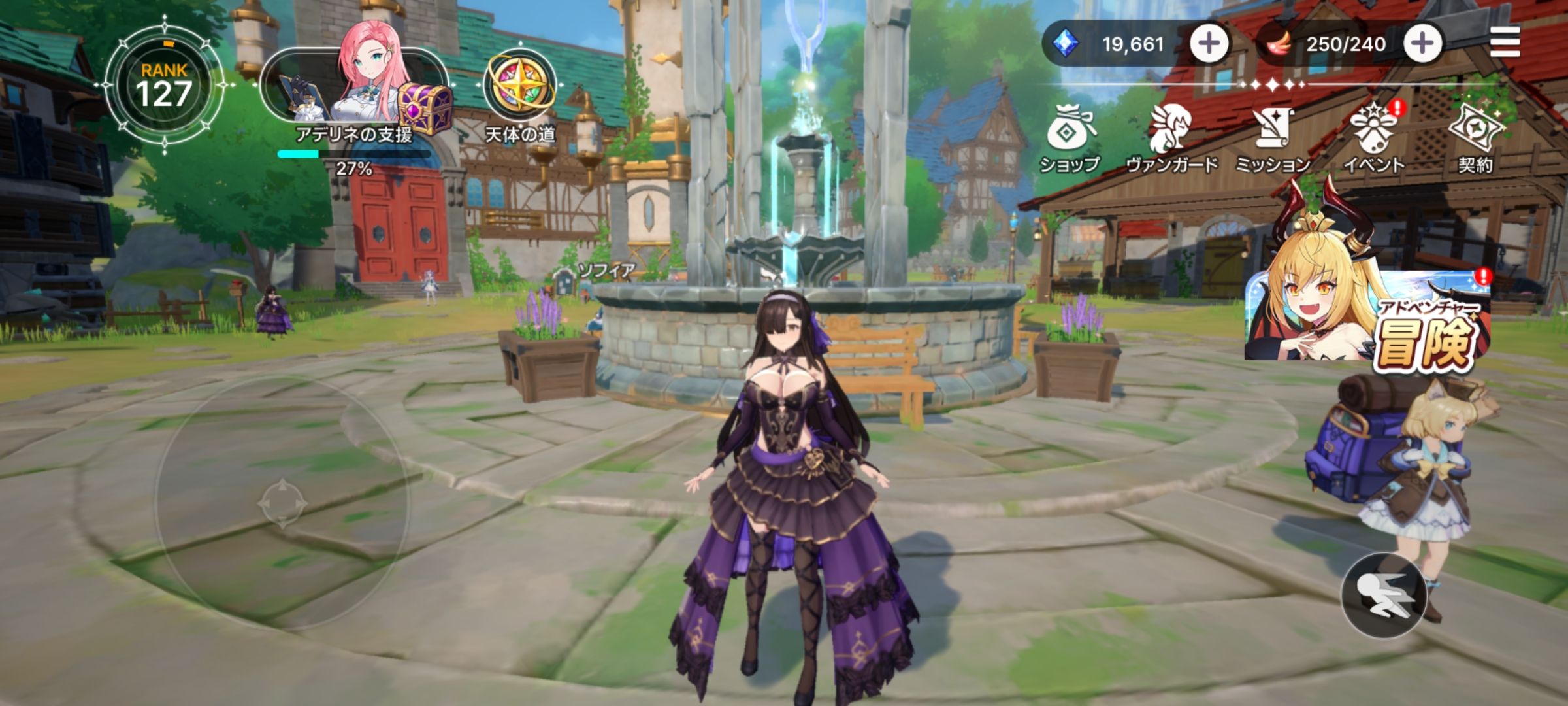Refill stamina using the plus button
This screenshot has width=1568, height=706.
pos(1422,44)
